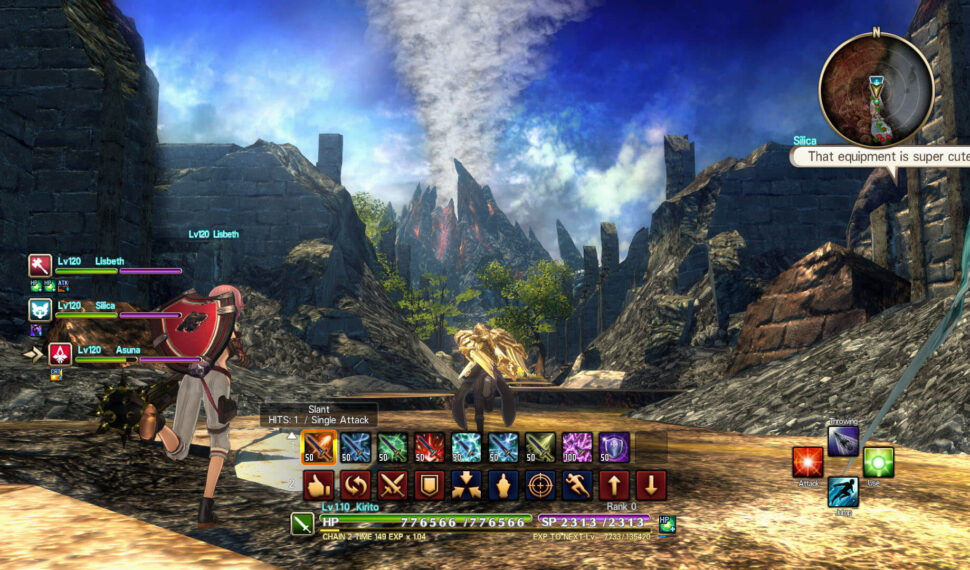Select Lisbeth's hammer party portrait
970x570 pixels.
point(40,265)
